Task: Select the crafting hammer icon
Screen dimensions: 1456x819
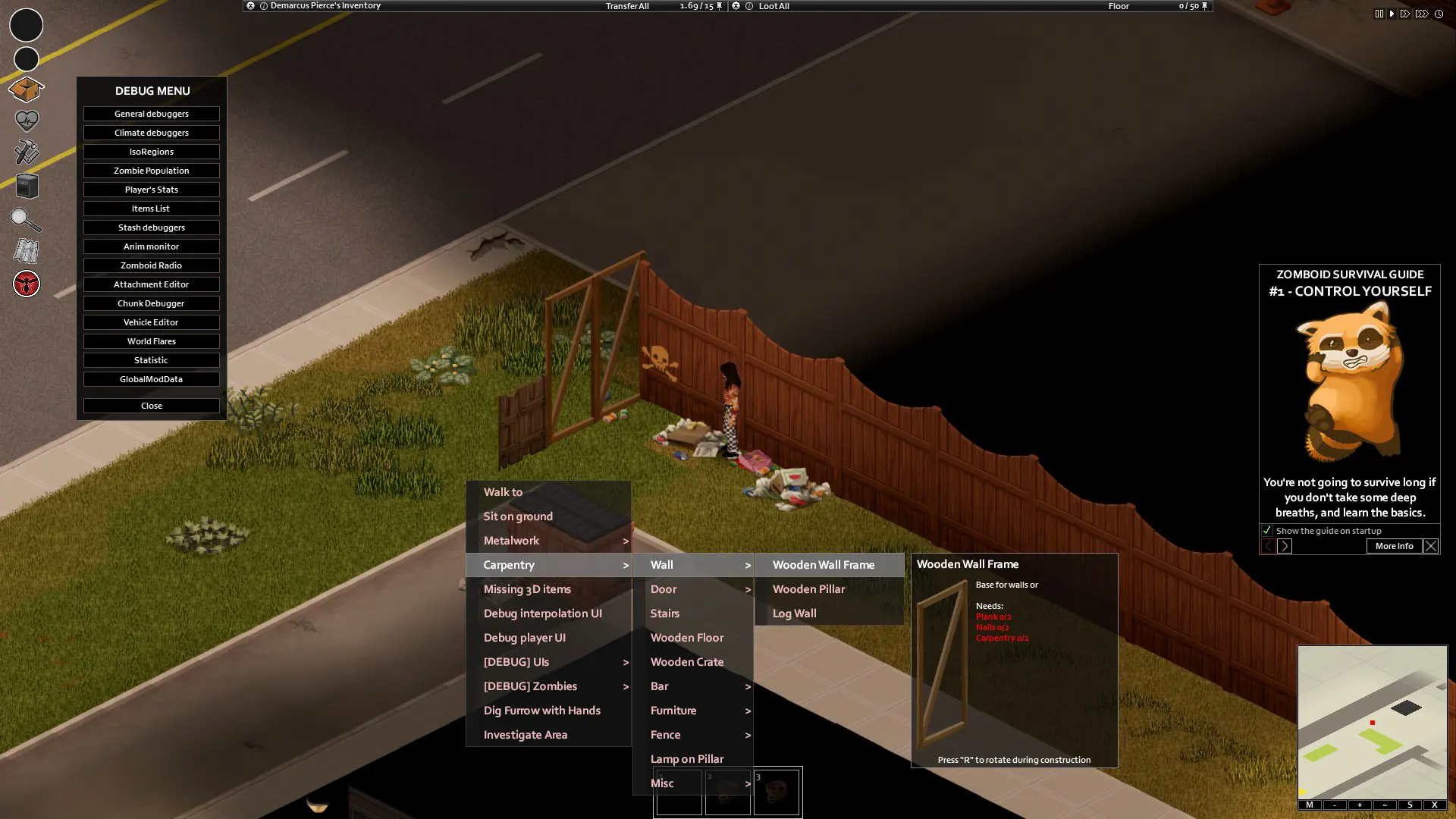Action: 26,153
